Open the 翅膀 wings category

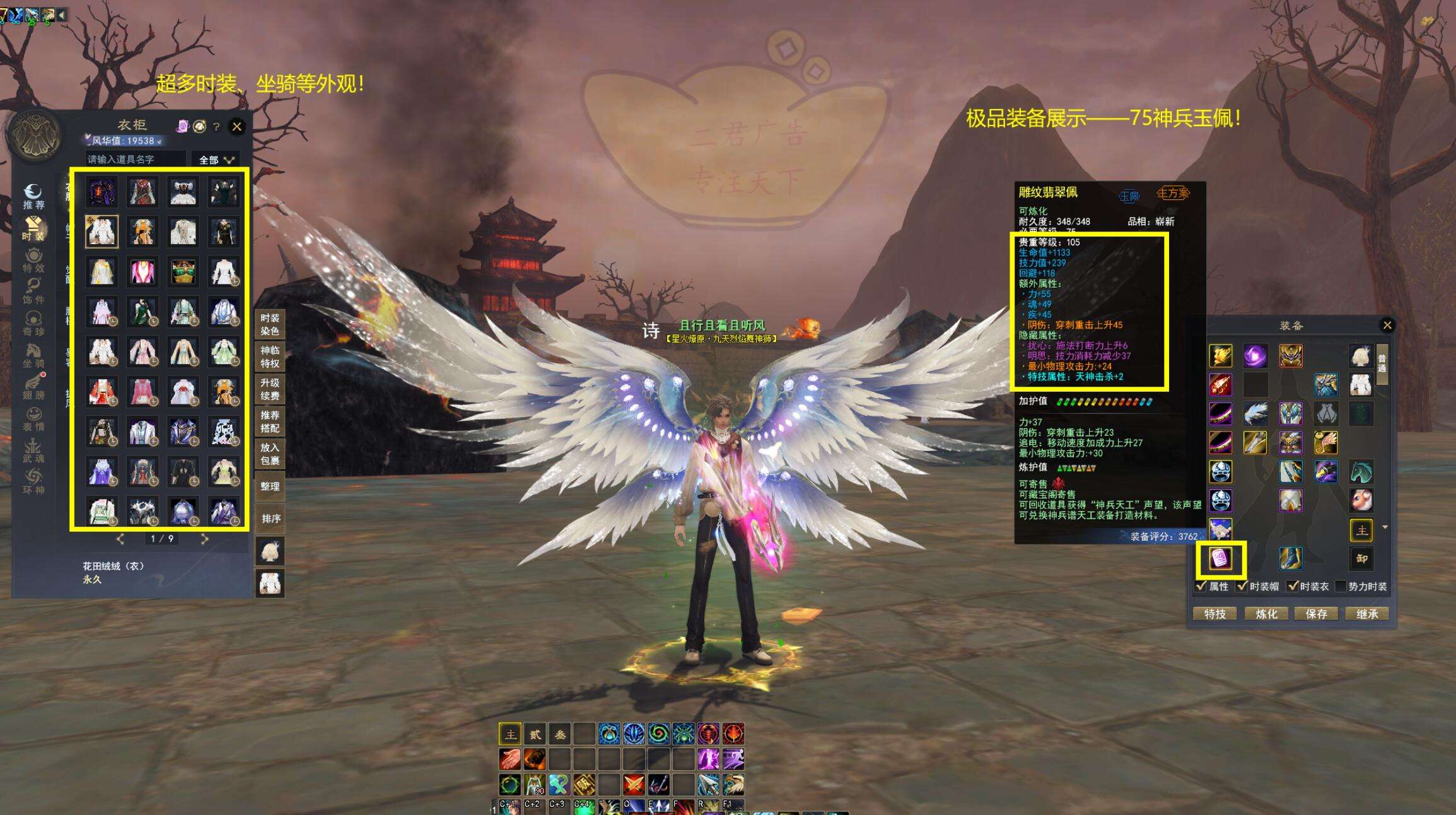tap(33, 387)
